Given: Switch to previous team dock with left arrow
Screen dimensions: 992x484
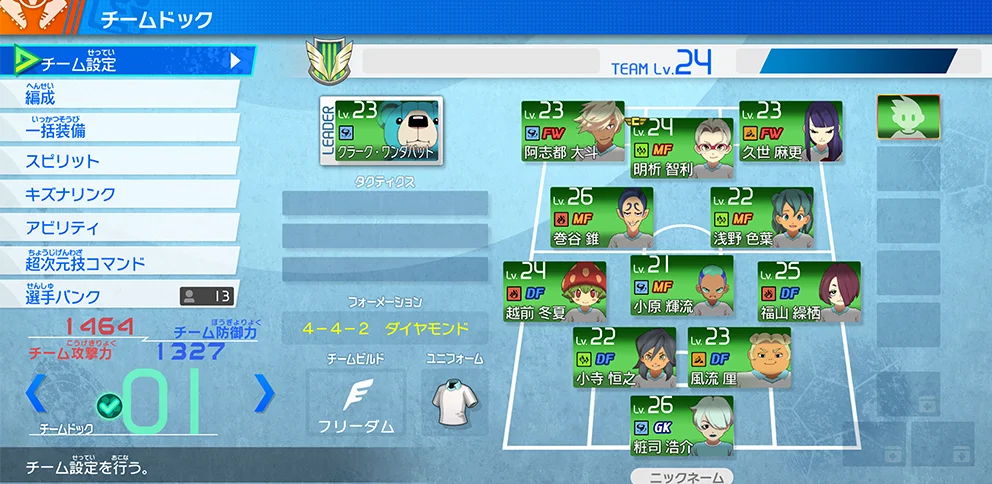Looking at the screenshot, I should pos(35,393).
